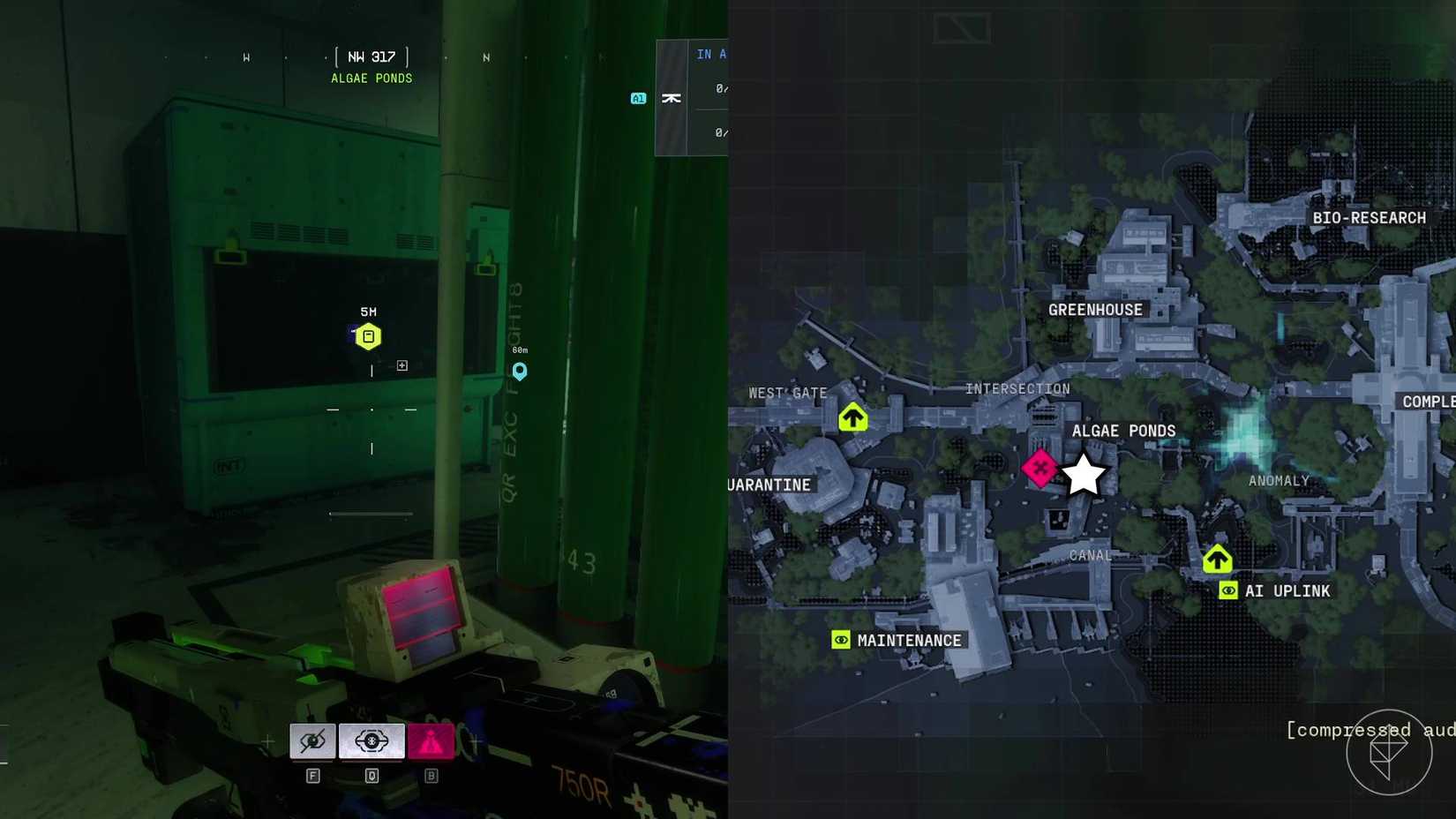Click the cyan A1 enemy tag
1456x819 pixels.
pyautogui.click(x=637, y=98)
